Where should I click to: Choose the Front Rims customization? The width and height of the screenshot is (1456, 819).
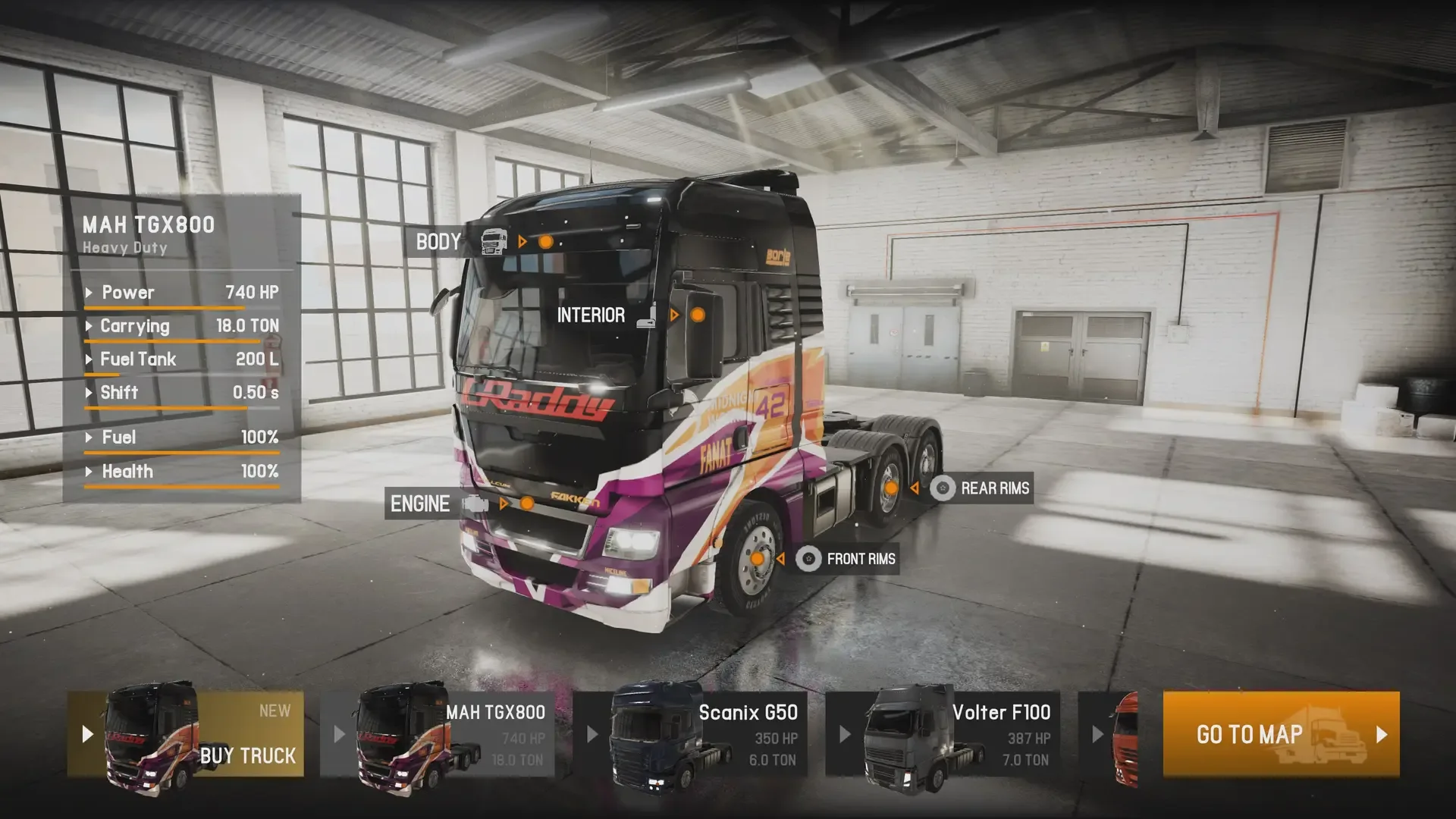click(860, 560)
